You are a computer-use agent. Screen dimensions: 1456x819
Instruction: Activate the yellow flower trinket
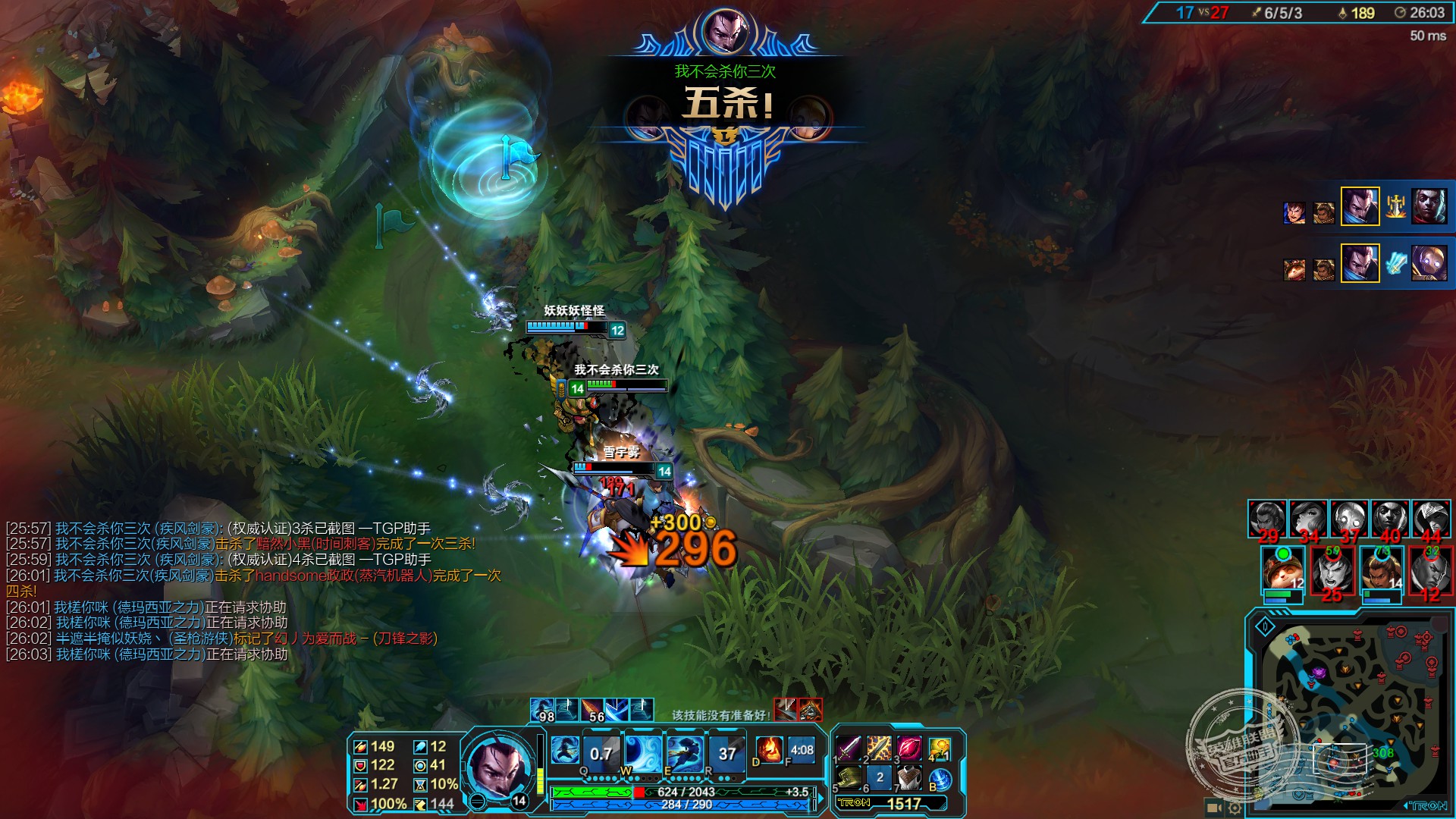click(x=940, y=750)
